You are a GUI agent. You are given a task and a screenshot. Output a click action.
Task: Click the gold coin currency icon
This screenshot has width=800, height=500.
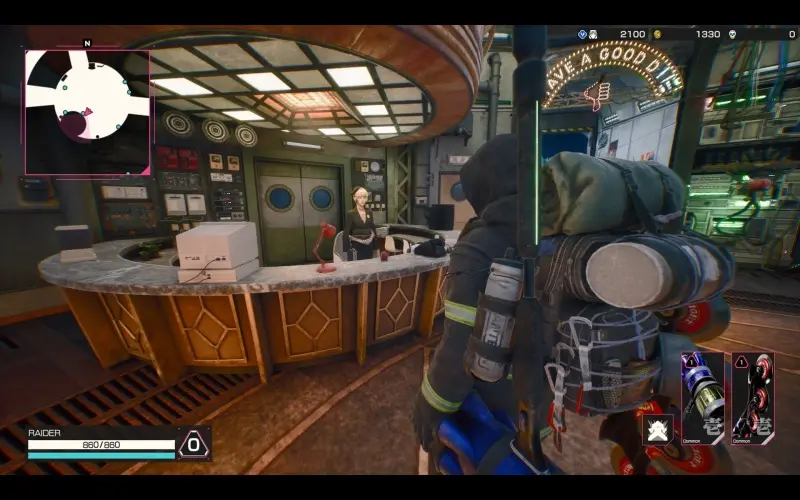(657, 34)
